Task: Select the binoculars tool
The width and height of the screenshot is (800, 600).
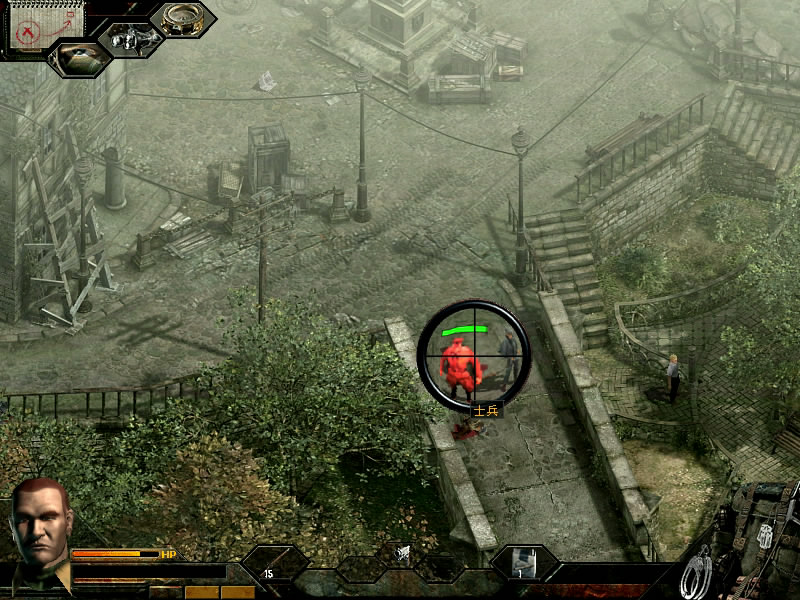Action: (130, 39)
